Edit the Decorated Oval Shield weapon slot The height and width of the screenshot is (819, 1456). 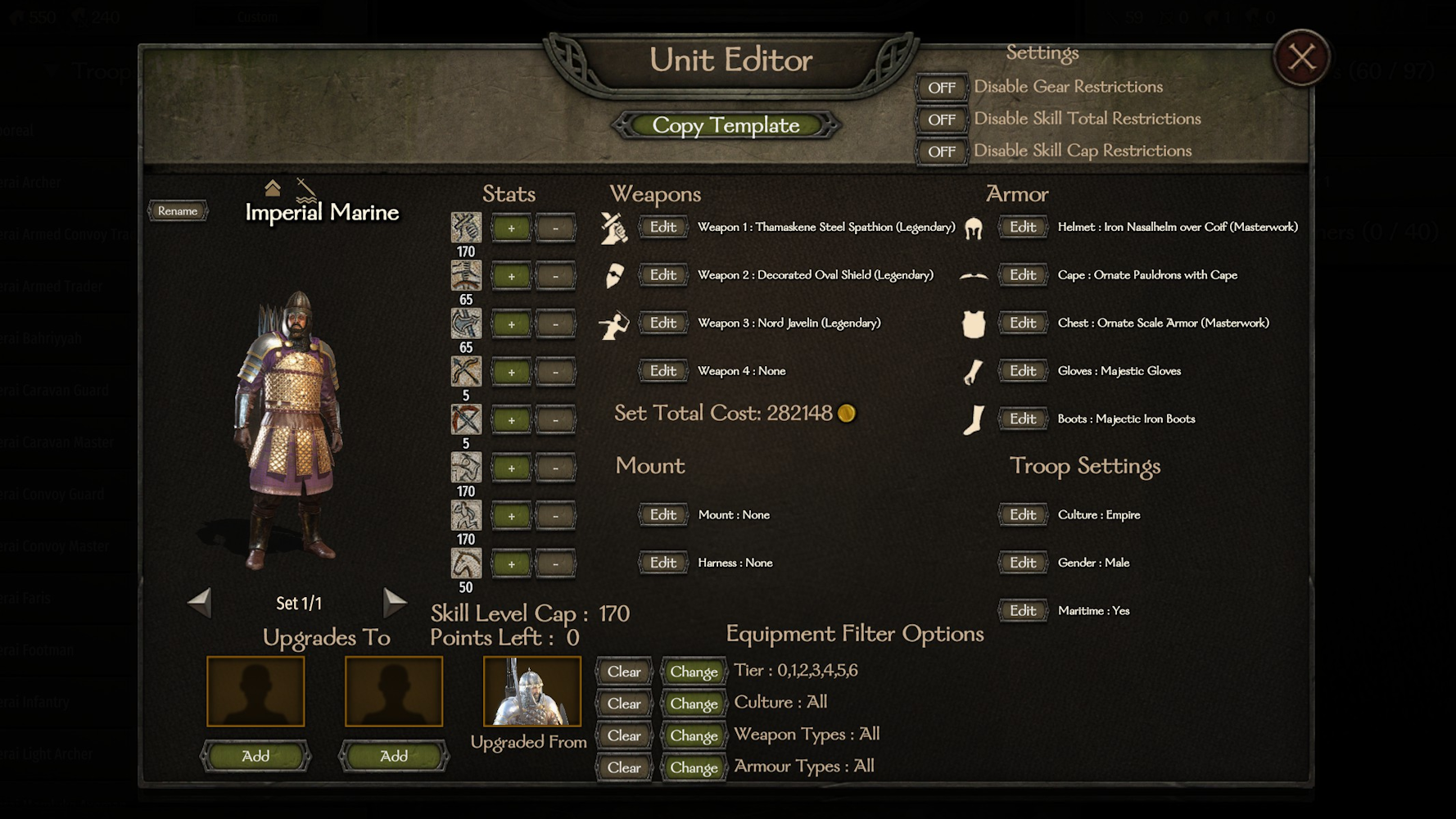click(662, 275)
